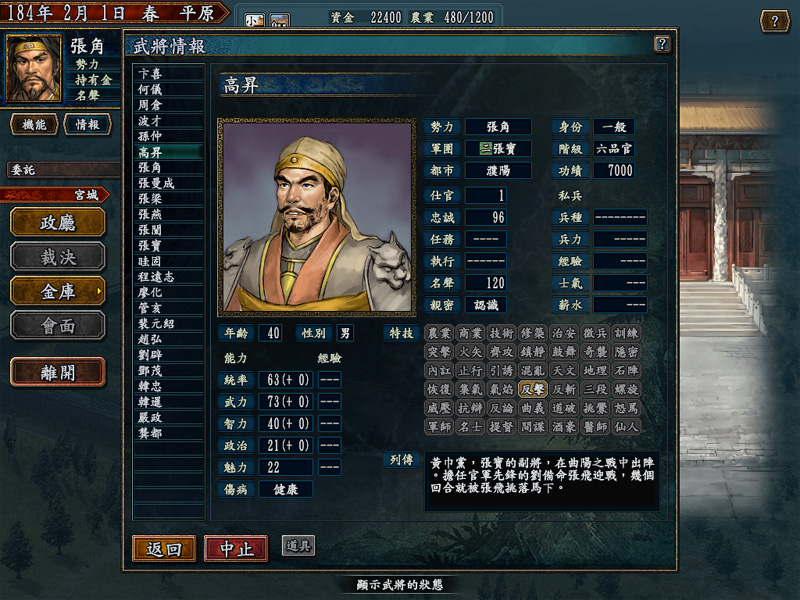Click the 情報 button under the portrait
The height and width of the screenshot is (600, 800).
click(x=88, y=124)
